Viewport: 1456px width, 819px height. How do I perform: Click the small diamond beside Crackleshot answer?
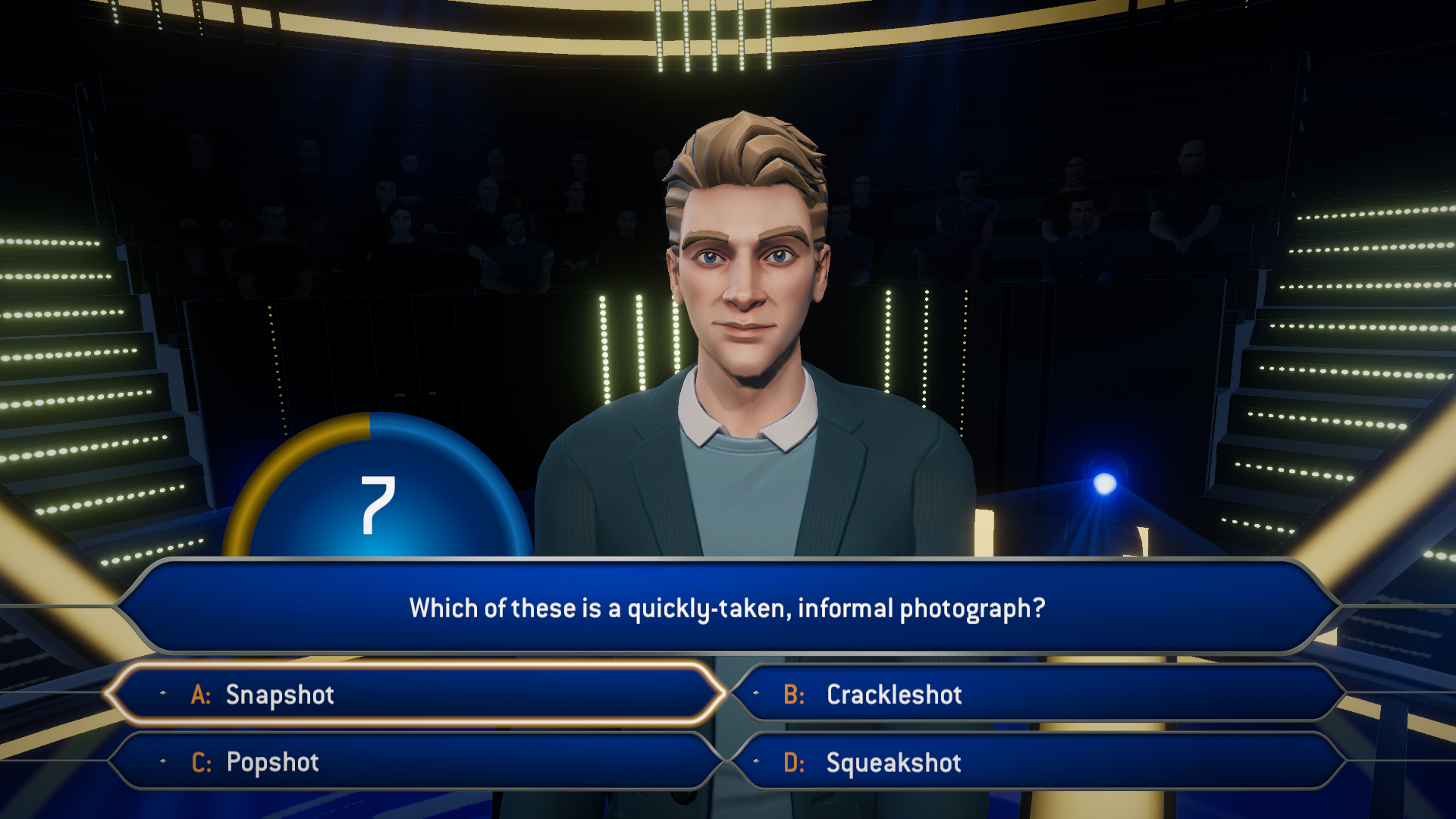point(755,695)
